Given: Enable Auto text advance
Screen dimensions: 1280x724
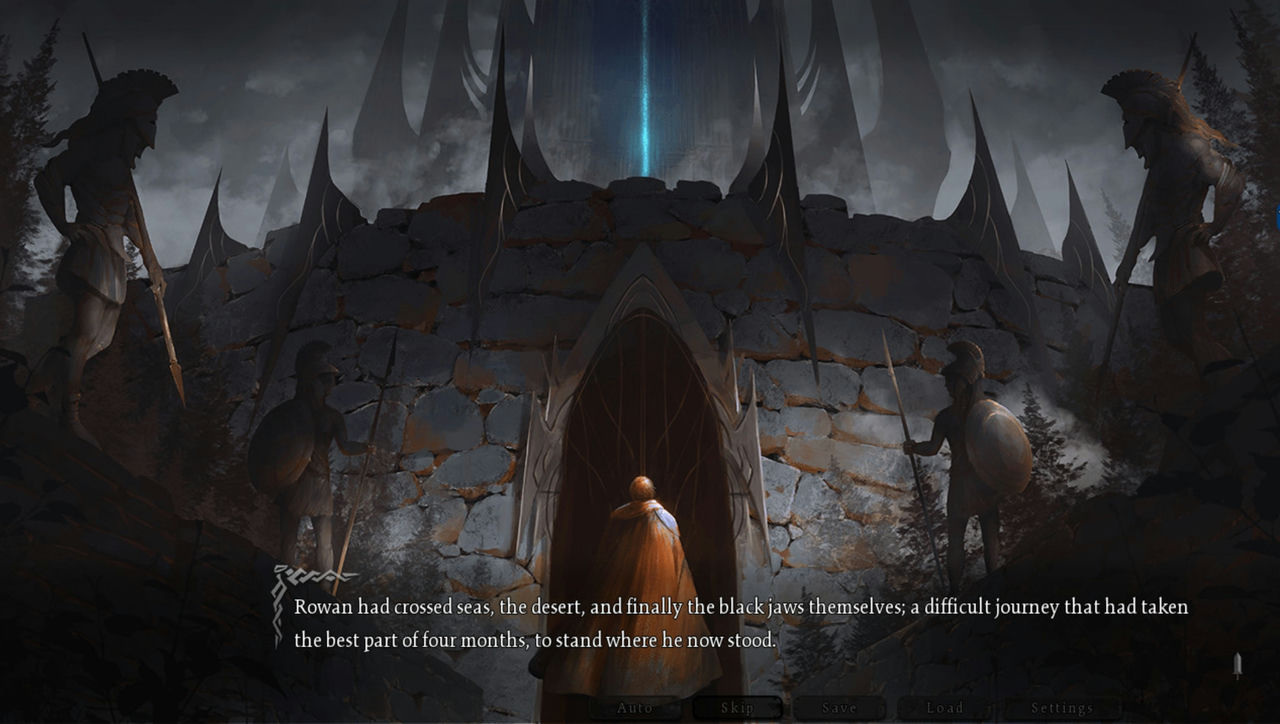Looking at the screenshot, I should click(634, 708).
